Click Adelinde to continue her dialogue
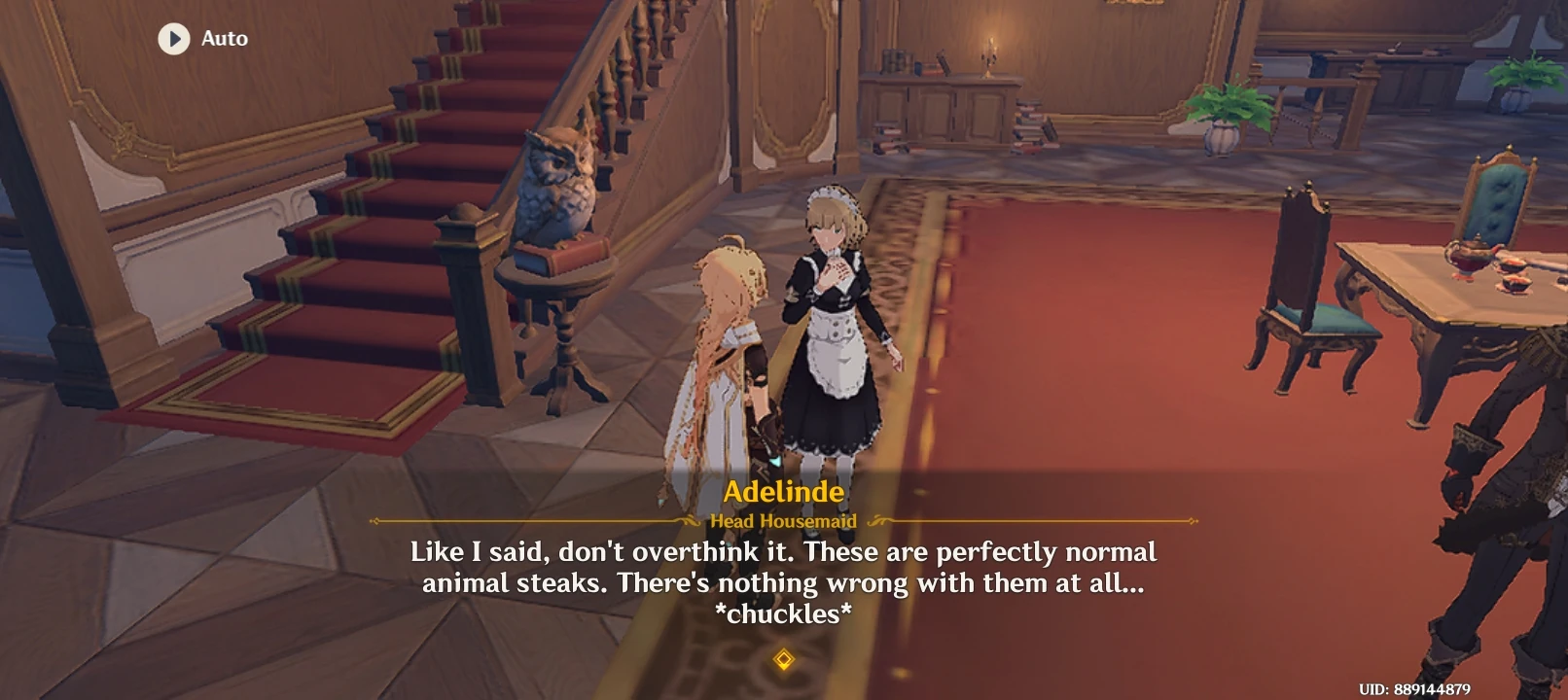The width and height of the screenshot is (1568, 700). click(x=832, y=321)
